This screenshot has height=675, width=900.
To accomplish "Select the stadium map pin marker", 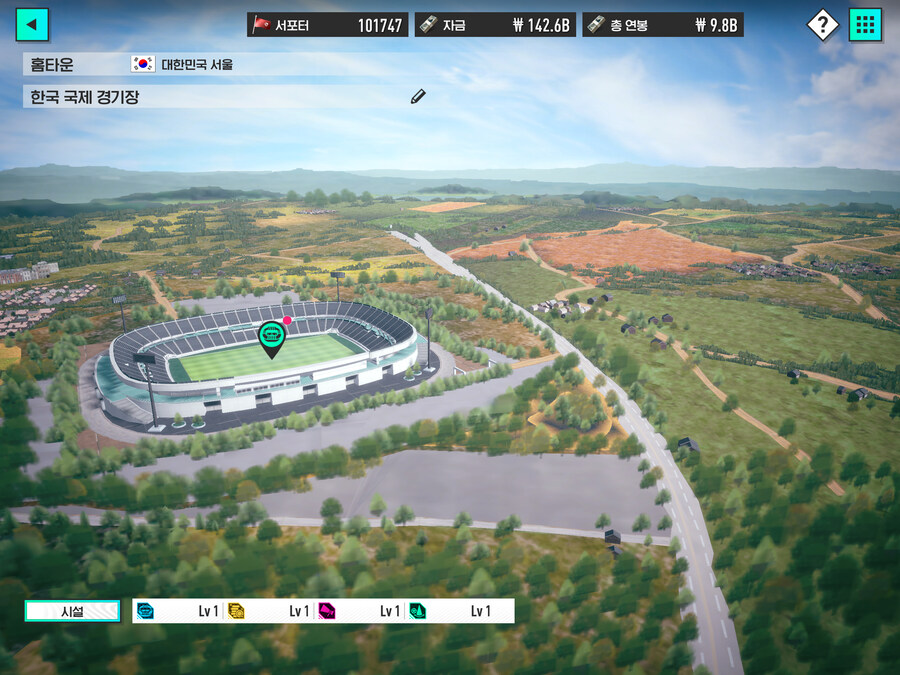I will point(271,339).
